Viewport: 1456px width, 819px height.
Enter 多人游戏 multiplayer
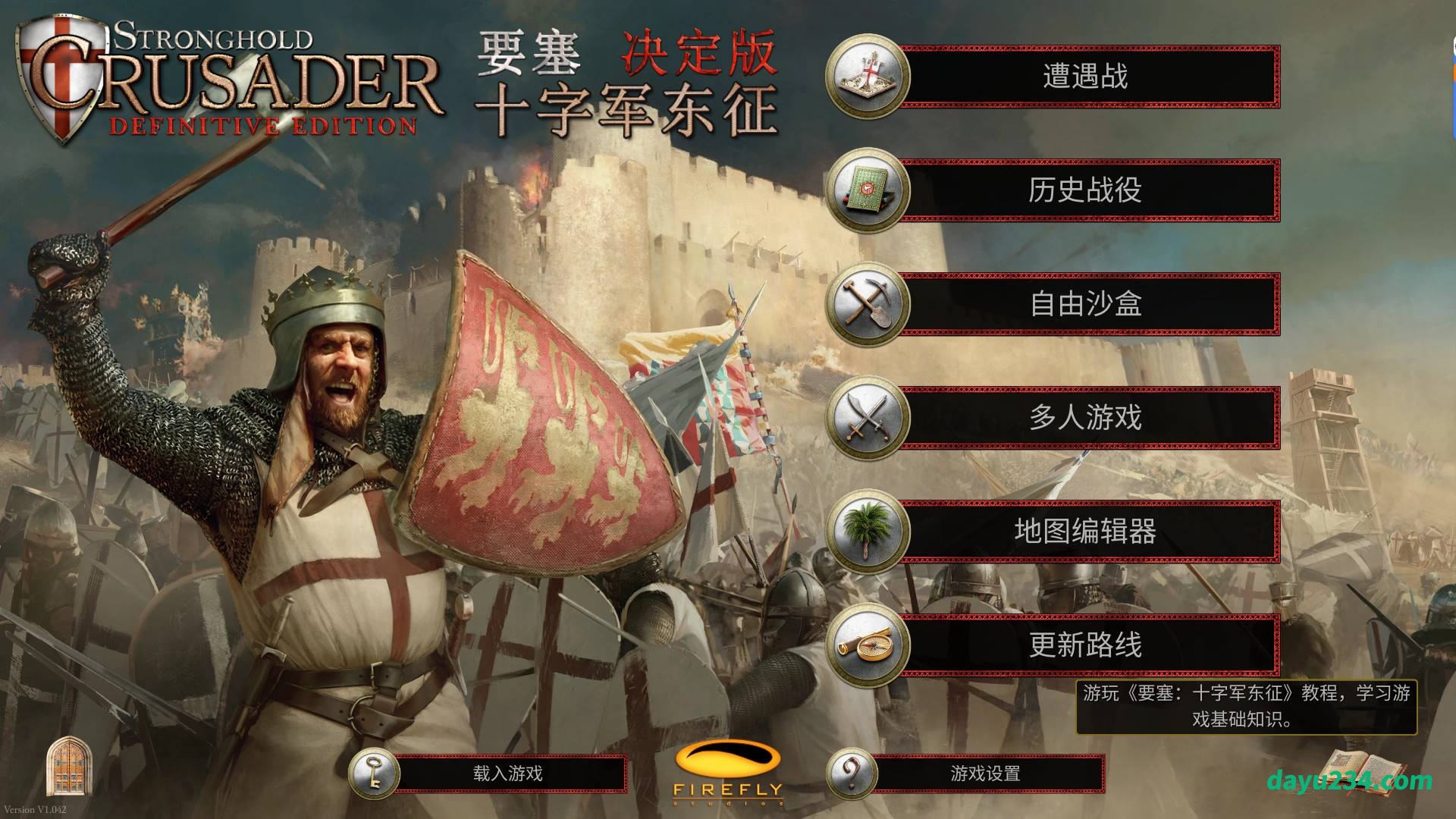tap(1084, 418)
